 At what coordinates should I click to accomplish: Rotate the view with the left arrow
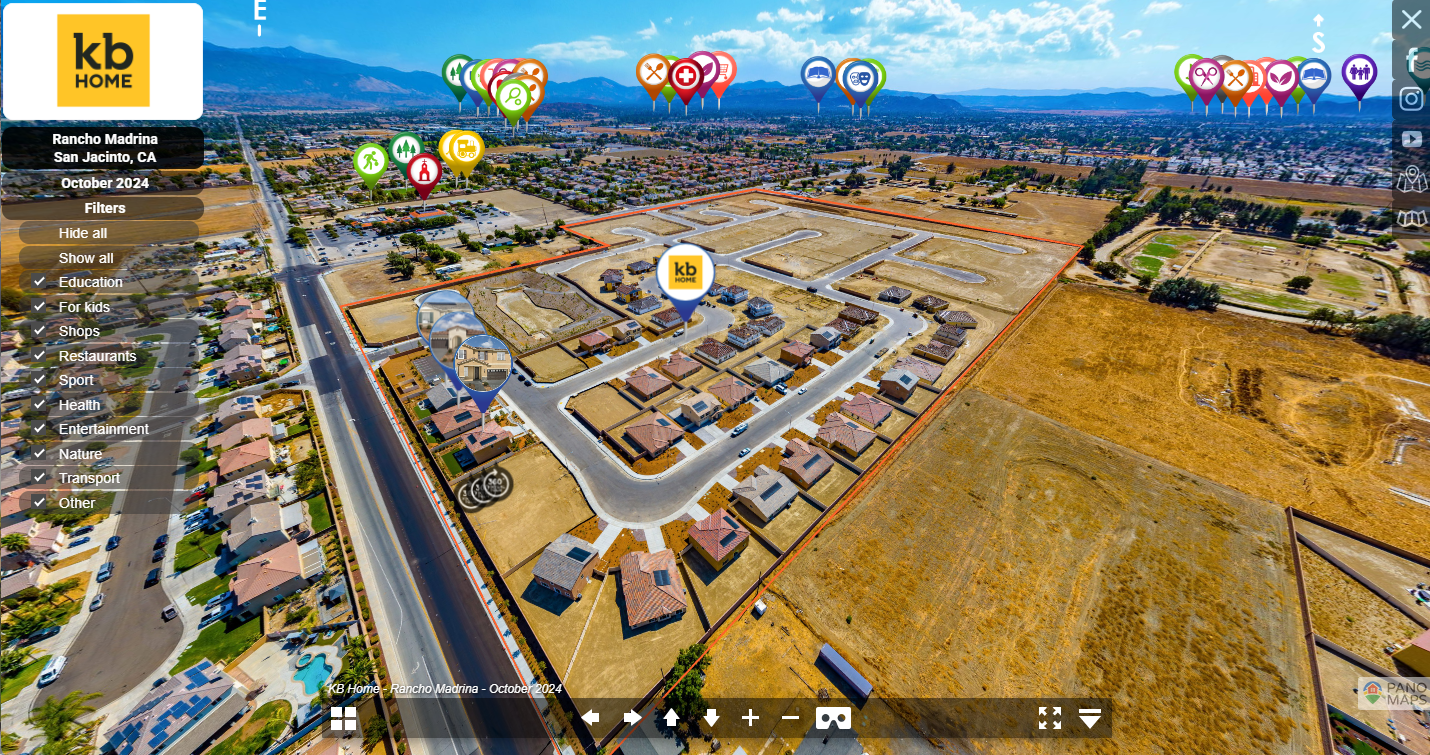(x=590, y=718)
